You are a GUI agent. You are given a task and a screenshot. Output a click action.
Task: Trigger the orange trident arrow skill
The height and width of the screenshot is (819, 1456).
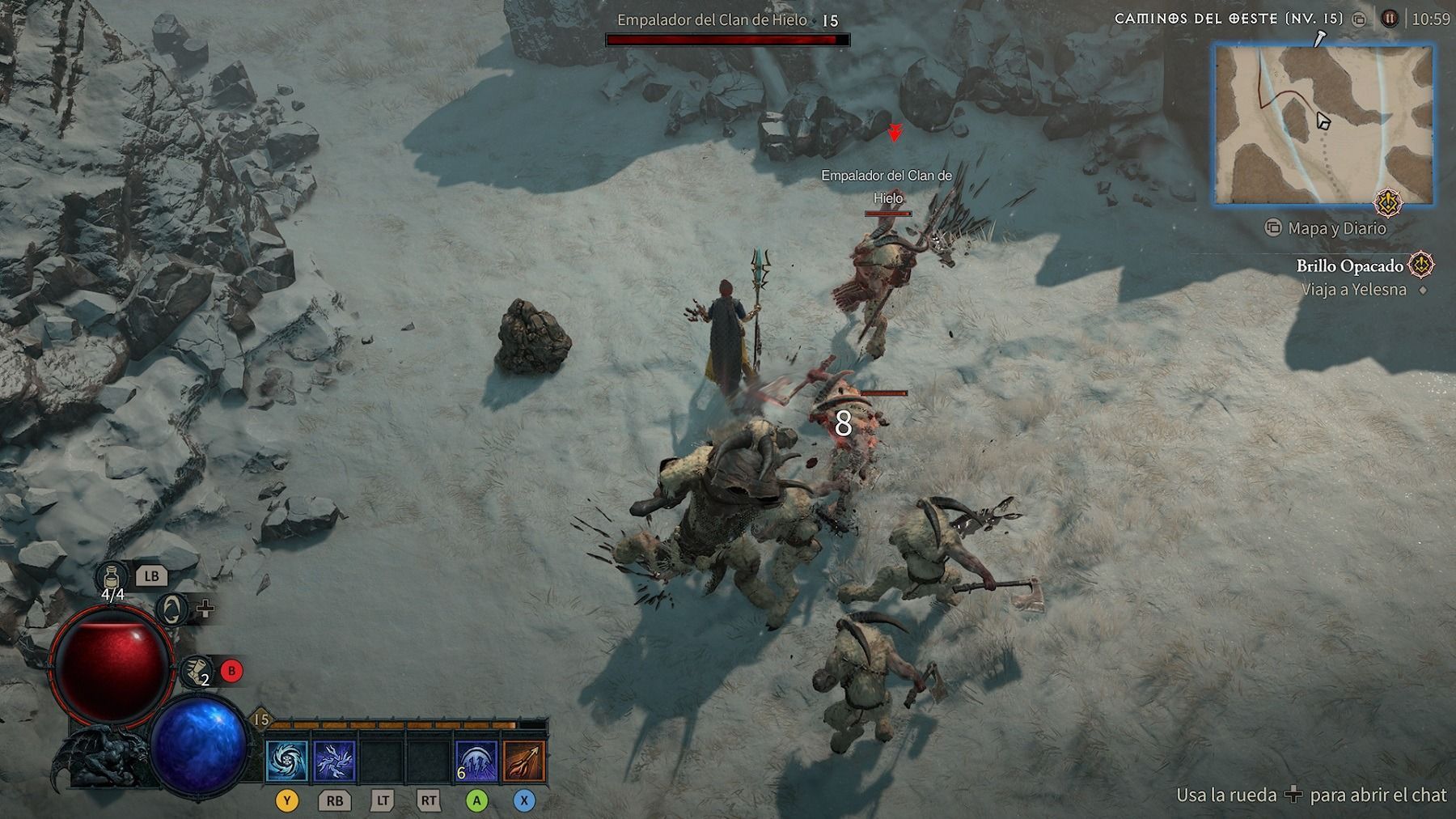pos(524,762)
